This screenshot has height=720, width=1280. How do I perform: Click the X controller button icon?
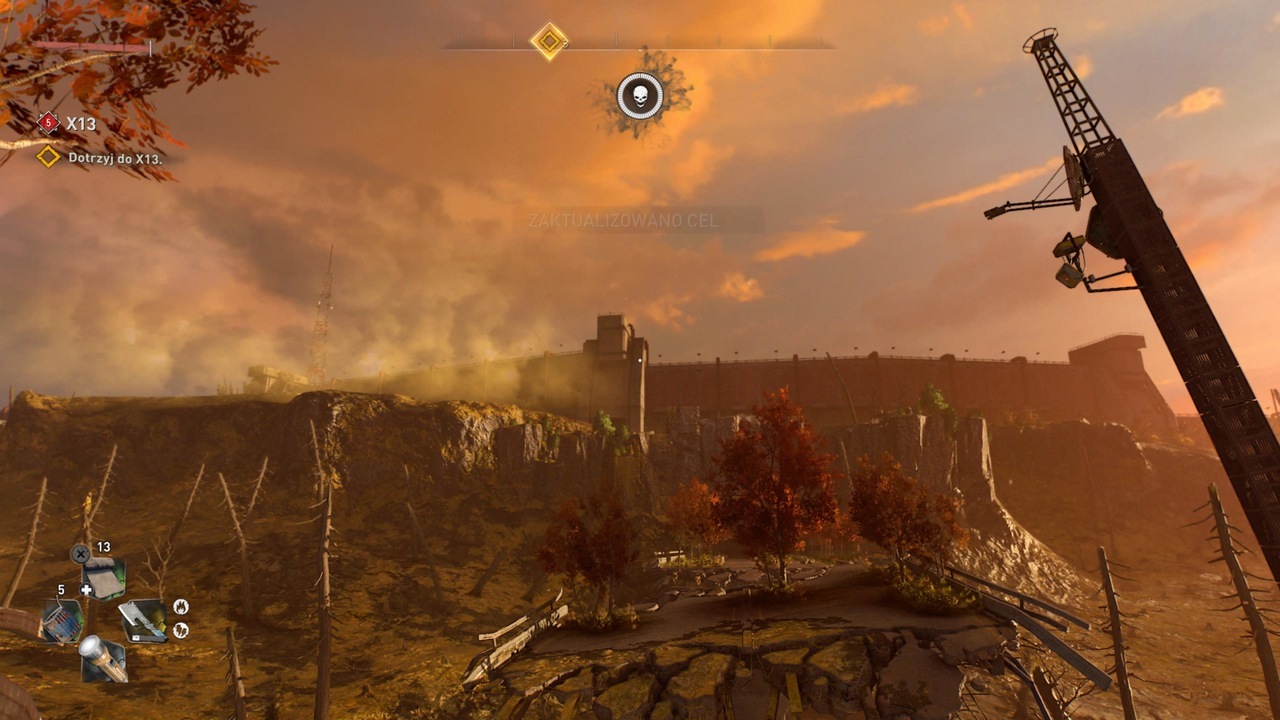[81, 552]
